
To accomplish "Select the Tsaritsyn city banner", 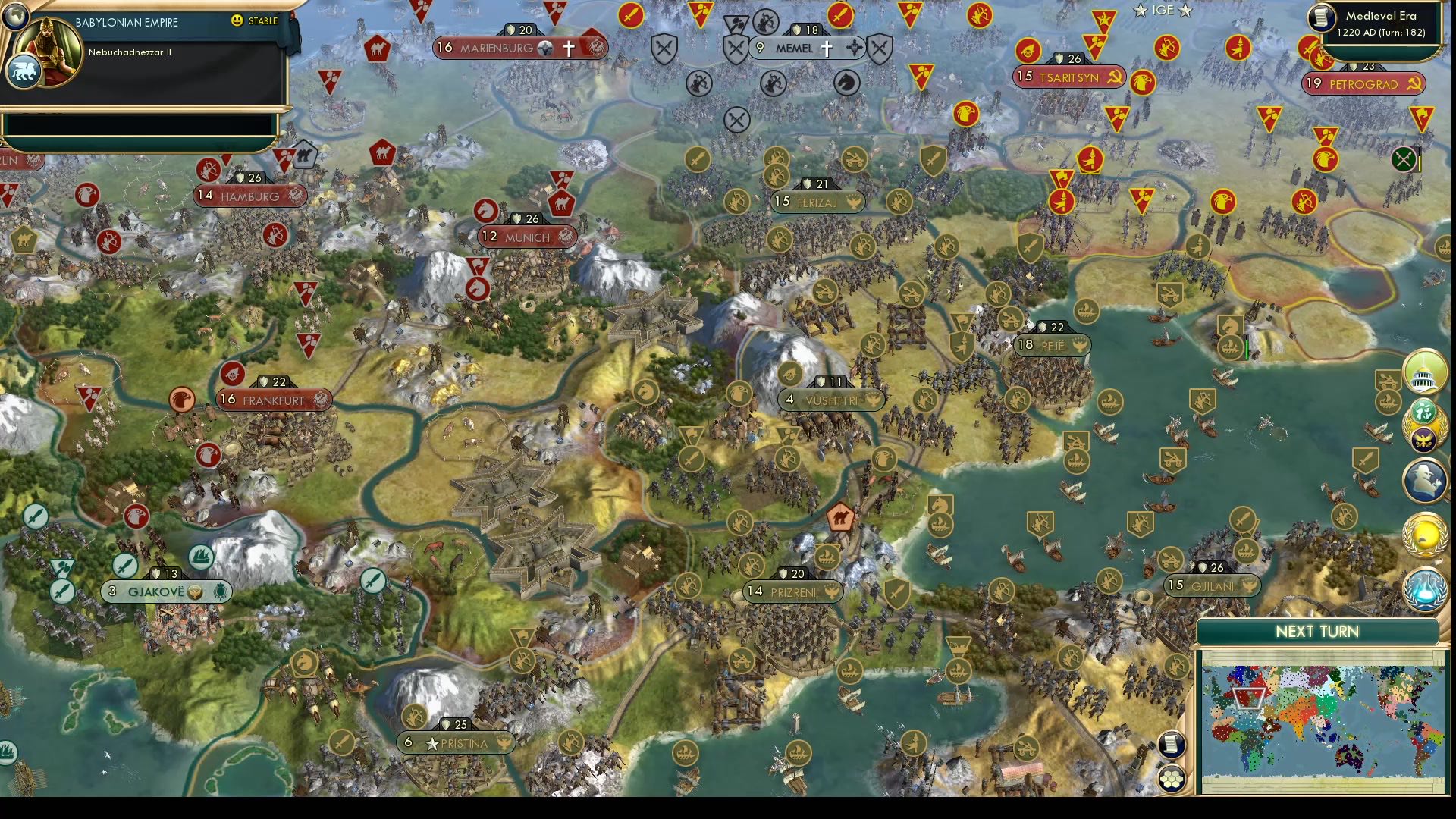I will [1069, 76].
